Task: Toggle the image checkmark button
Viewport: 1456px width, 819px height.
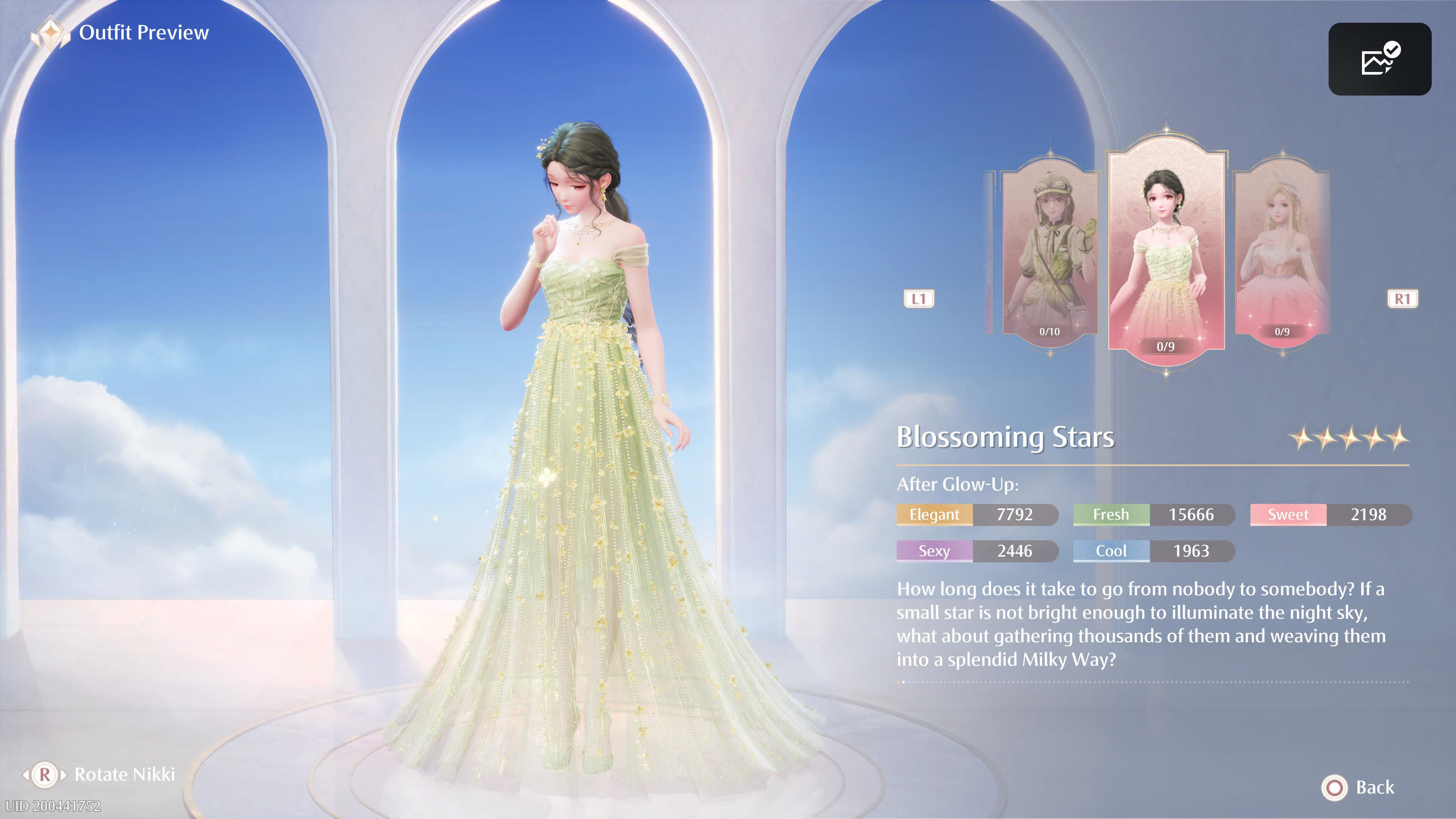Action: [x=1379, y=59]
